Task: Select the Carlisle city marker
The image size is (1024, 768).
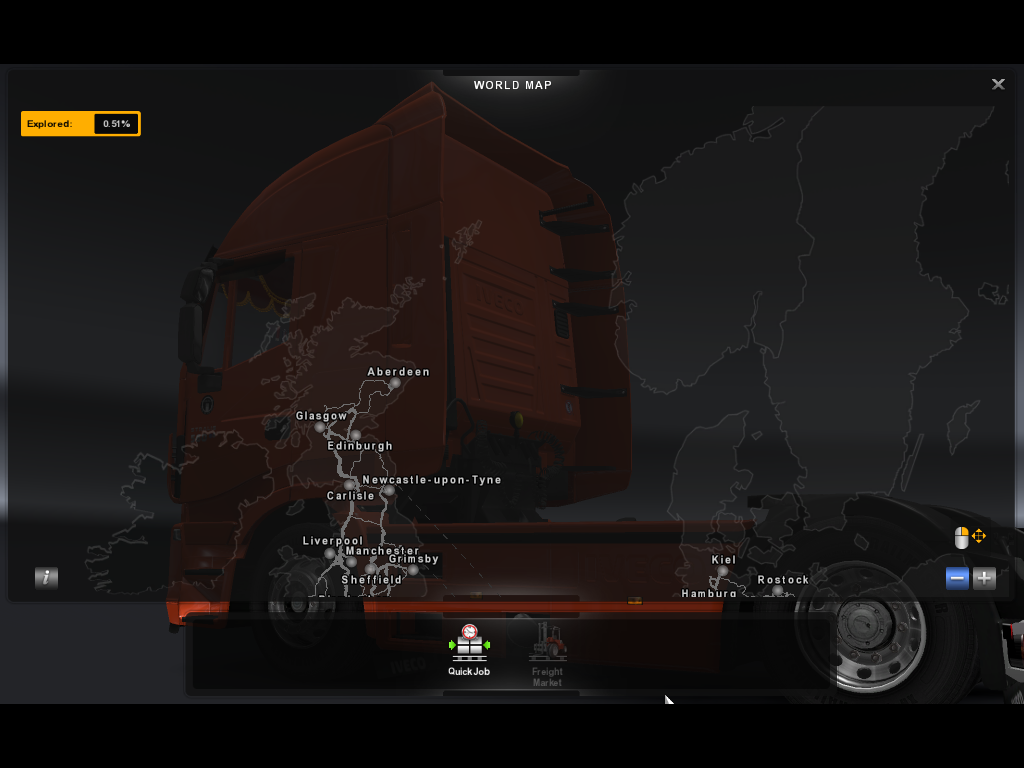Action: click(349, 485)
